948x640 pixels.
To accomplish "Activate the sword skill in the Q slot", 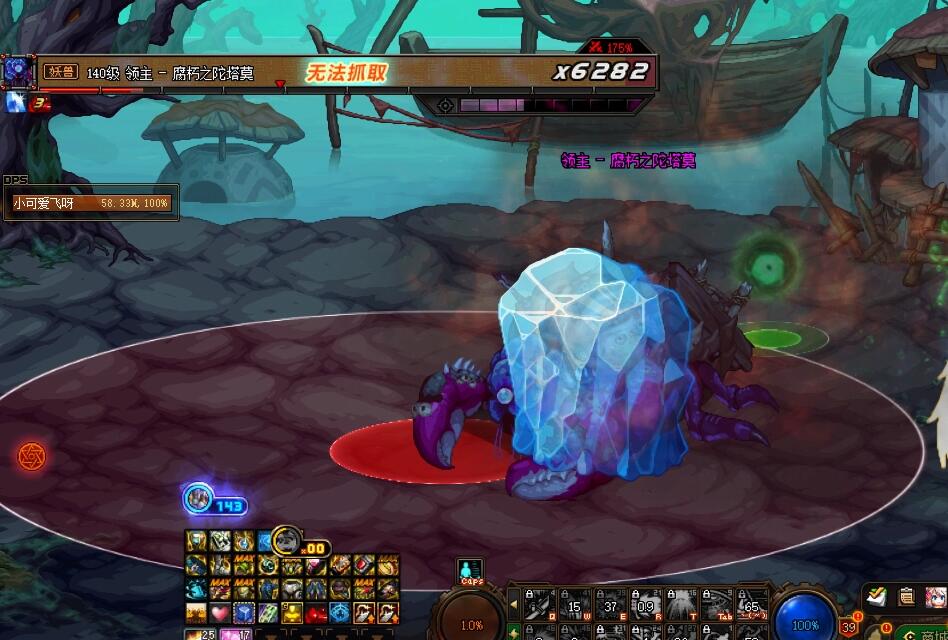I will coord(539,604).
